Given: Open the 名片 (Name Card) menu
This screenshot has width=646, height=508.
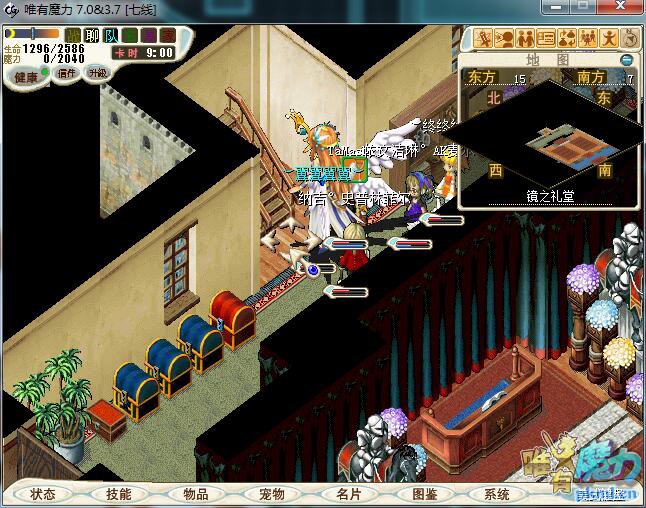Looking at the screenshot, I should point(348,494).
